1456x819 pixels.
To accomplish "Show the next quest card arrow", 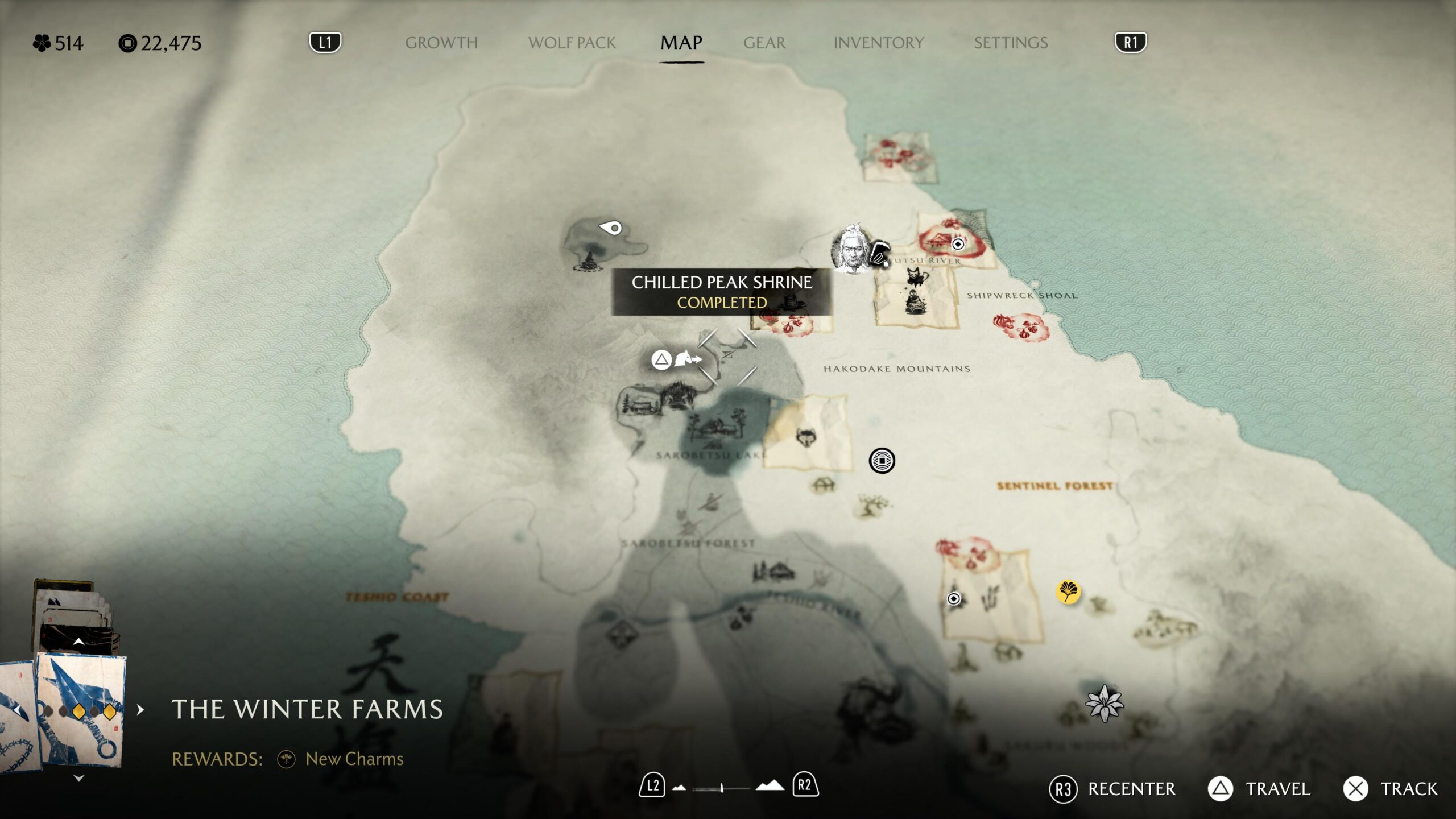I will pyautogui.click(x=140, y=710).
